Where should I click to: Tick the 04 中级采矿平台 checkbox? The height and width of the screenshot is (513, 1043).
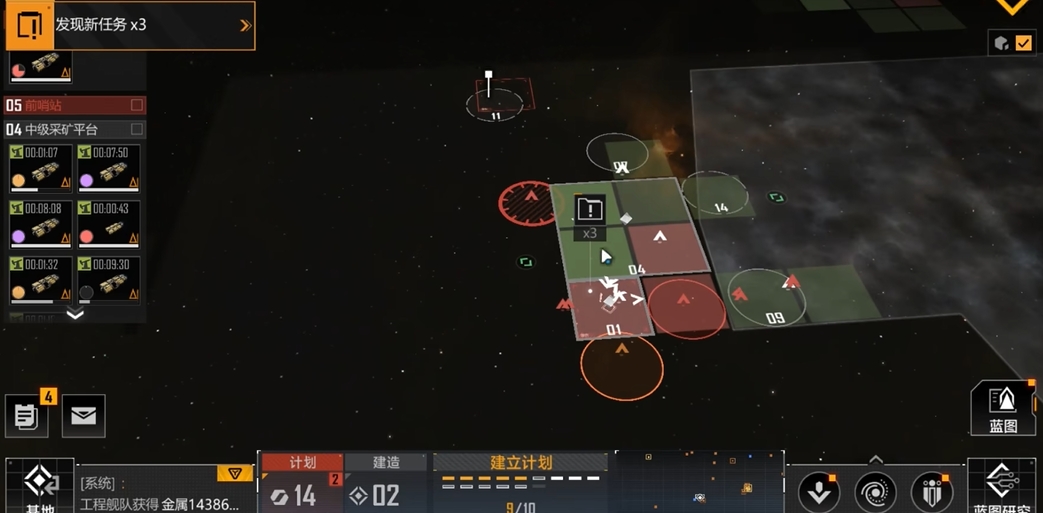137,129
